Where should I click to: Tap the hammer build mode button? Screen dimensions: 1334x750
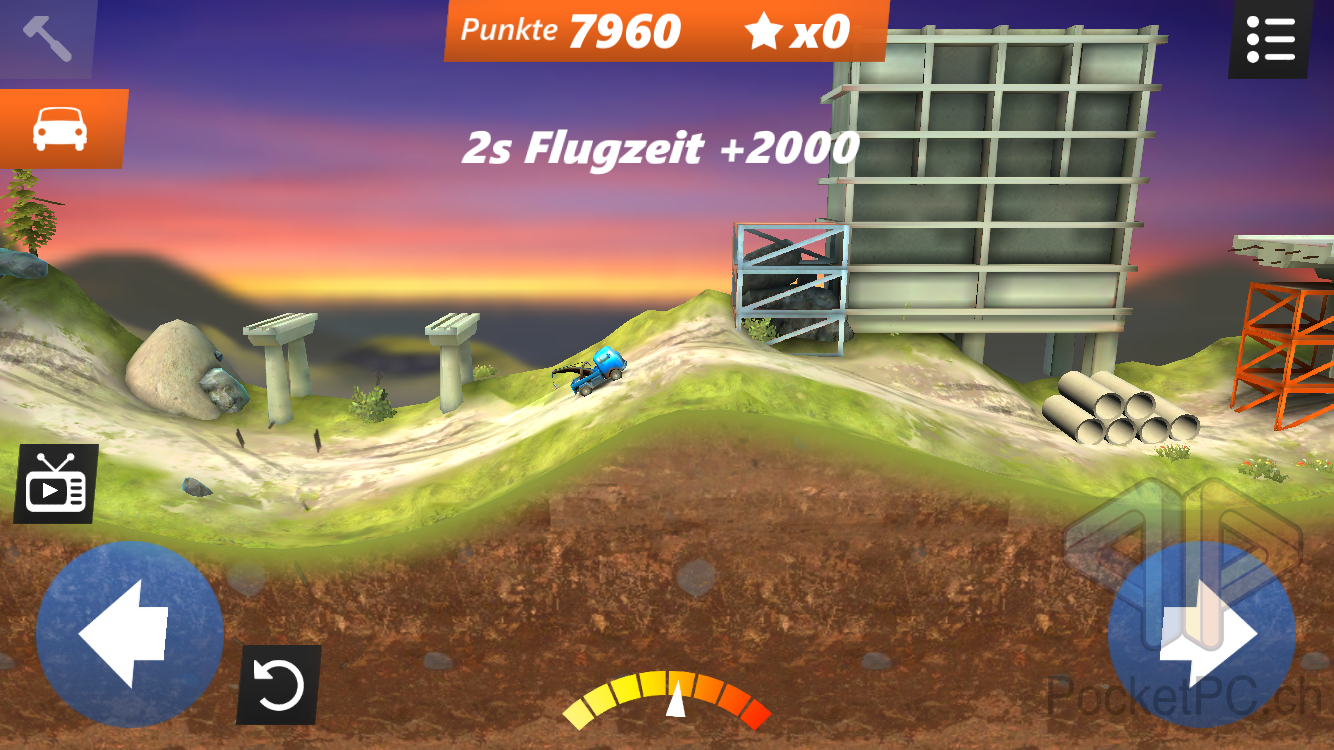pos(46,38)
